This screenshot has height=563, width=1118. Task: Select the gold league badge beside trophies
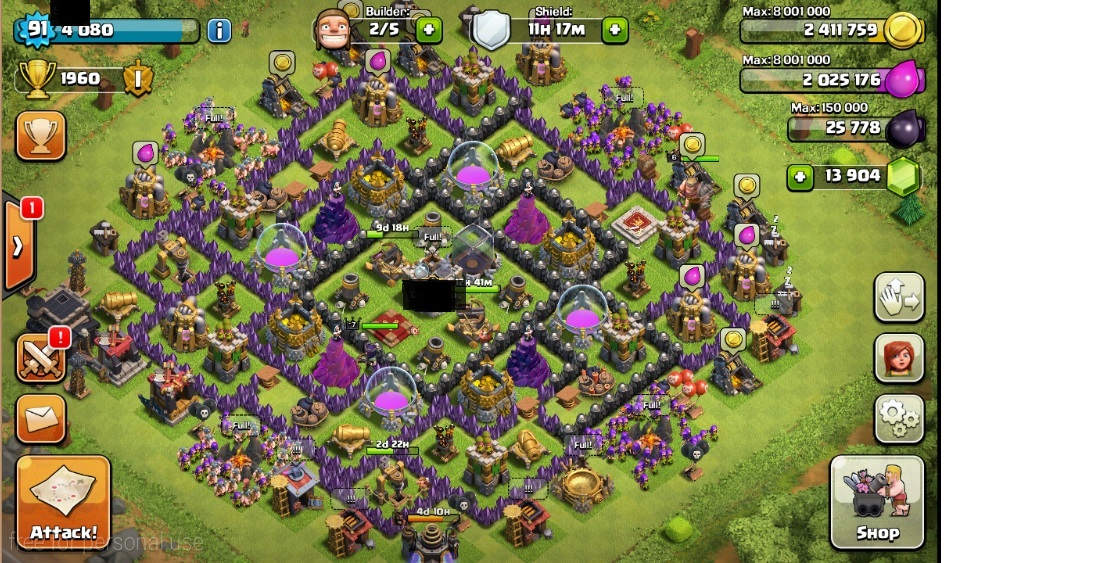tap(138, 78)
